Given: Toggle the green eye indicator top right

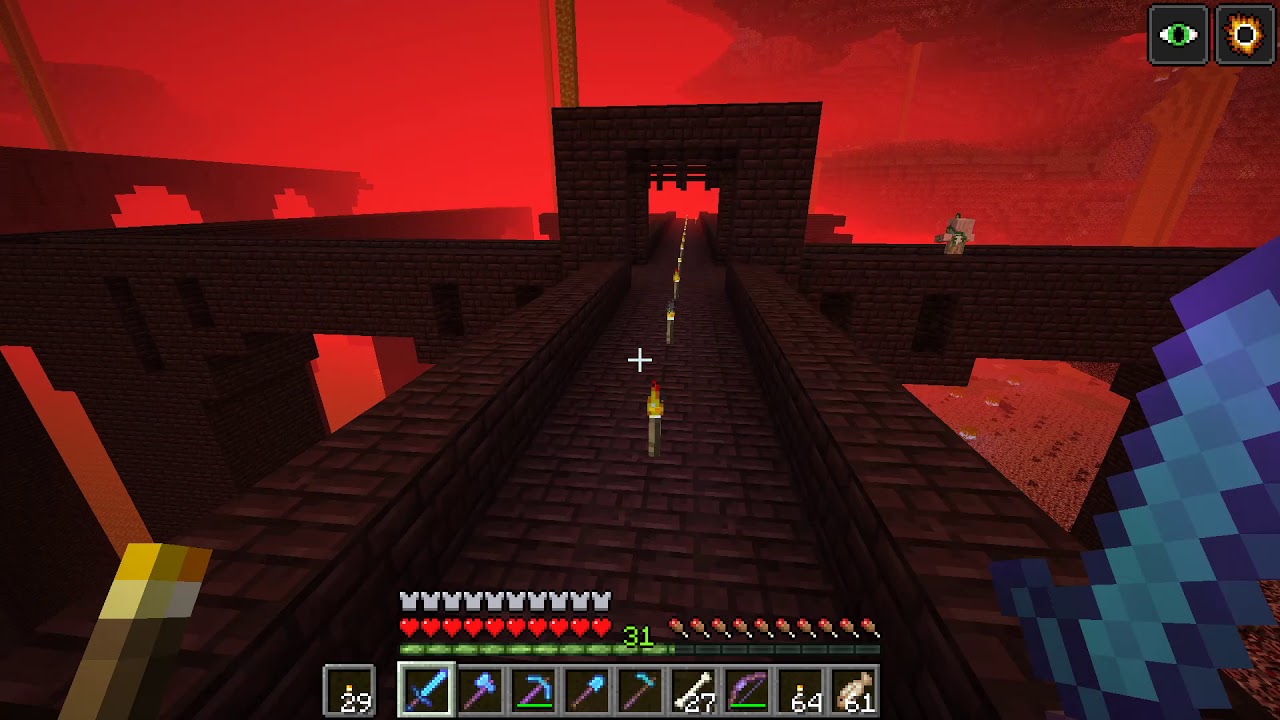Looking at the screenshot, I should [x=1179, y=35].
